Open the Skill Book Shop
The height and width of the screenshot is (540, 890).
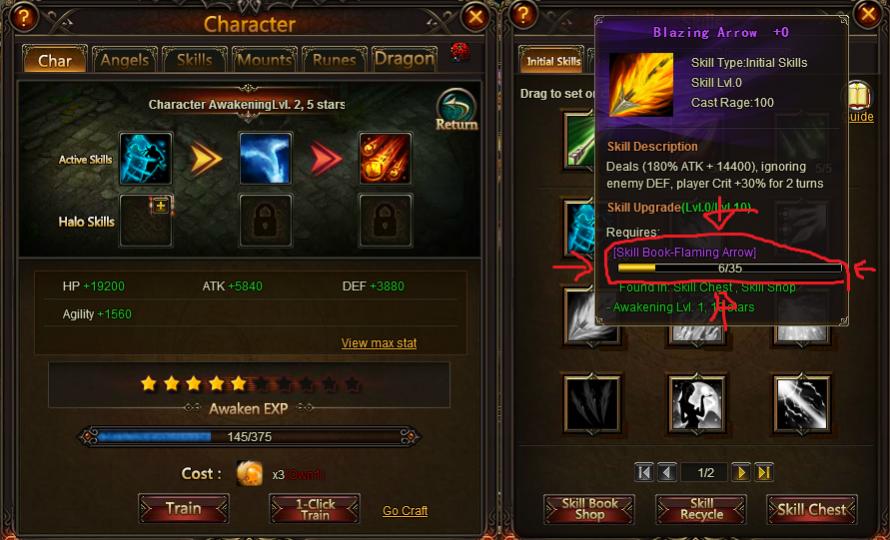tap(589, 509)
